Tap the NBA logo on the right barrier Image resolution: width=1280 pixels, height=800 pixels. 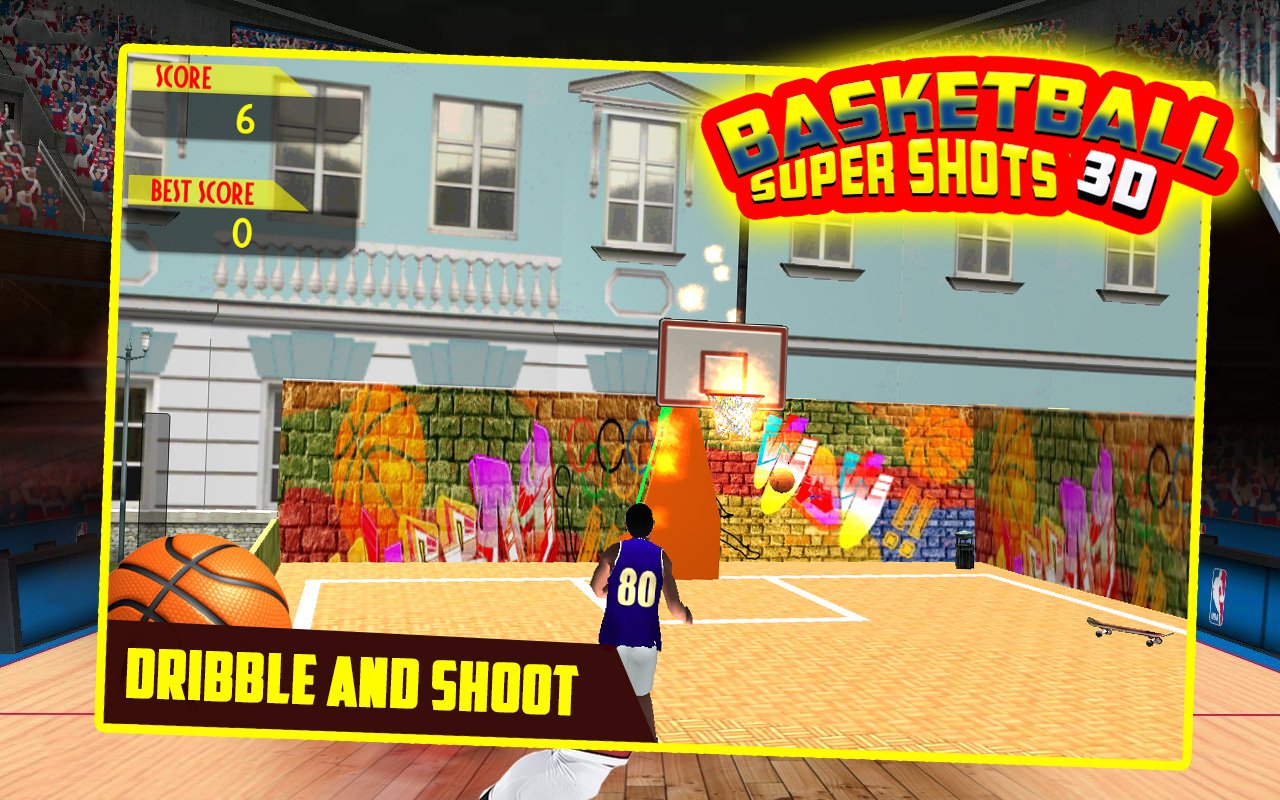pyautogui.click(x=1219, y=597)
